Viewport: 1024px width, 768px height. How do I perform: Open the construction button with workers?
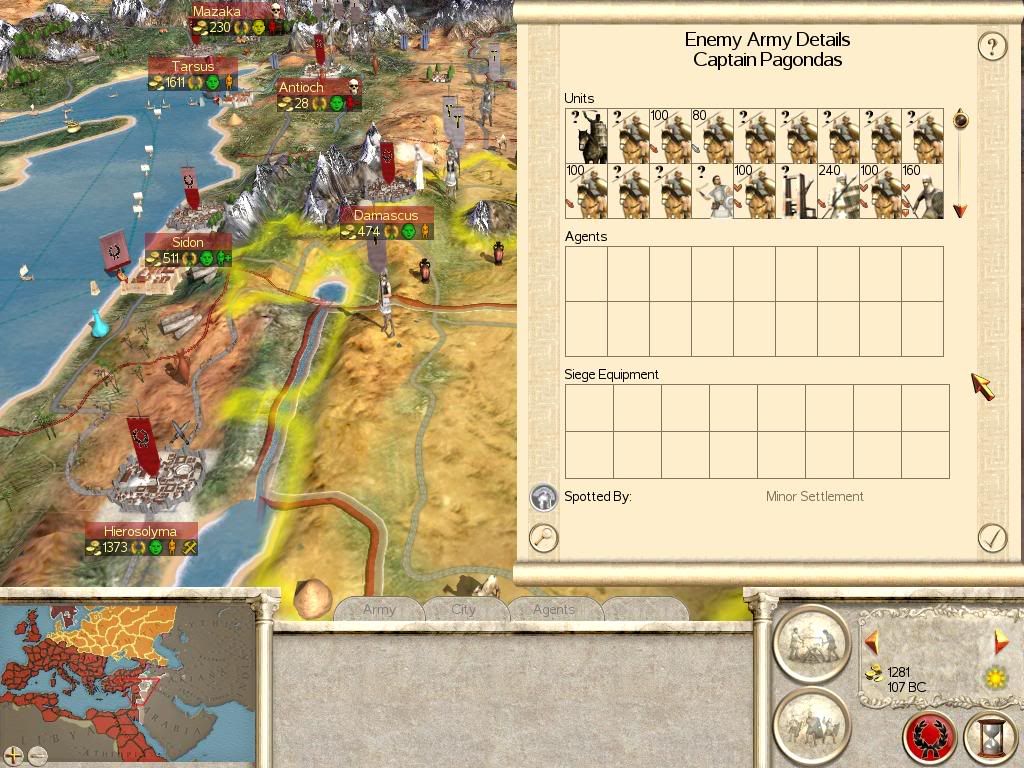click(810, 641)
